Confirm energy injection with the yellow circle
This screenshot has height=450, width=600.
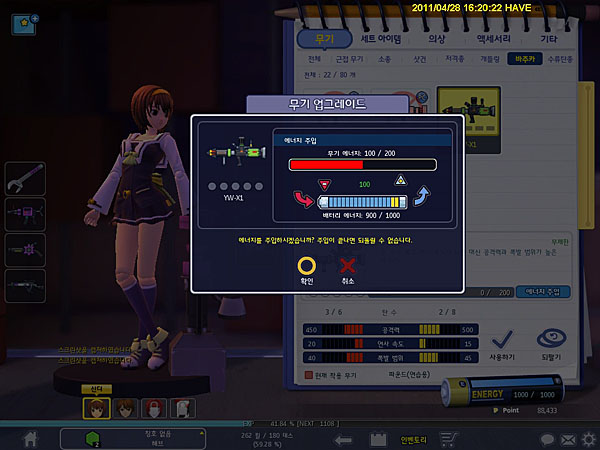(281, 267)
